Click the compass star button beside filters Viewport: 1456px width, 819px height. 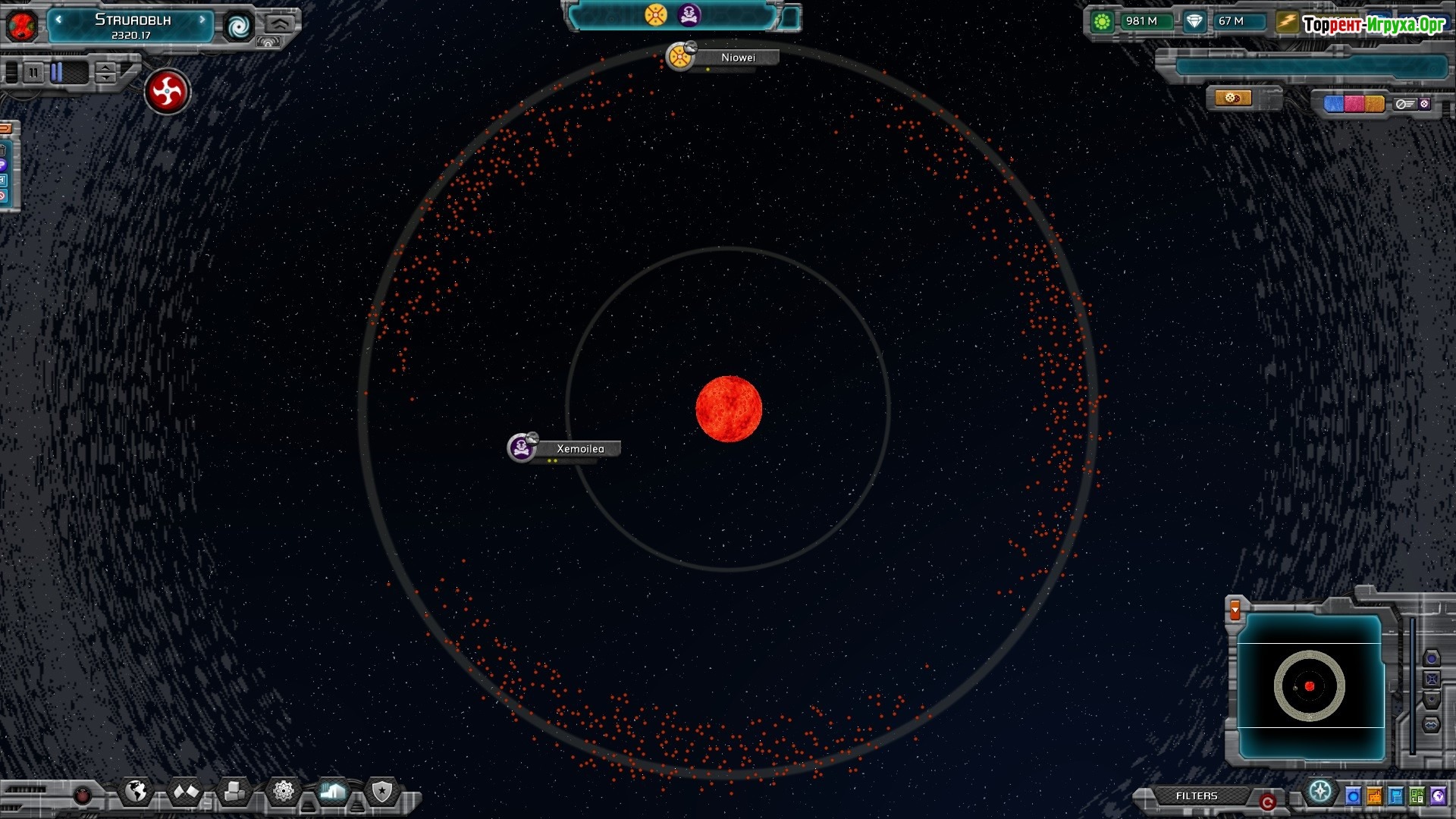tap(1320, 792)
